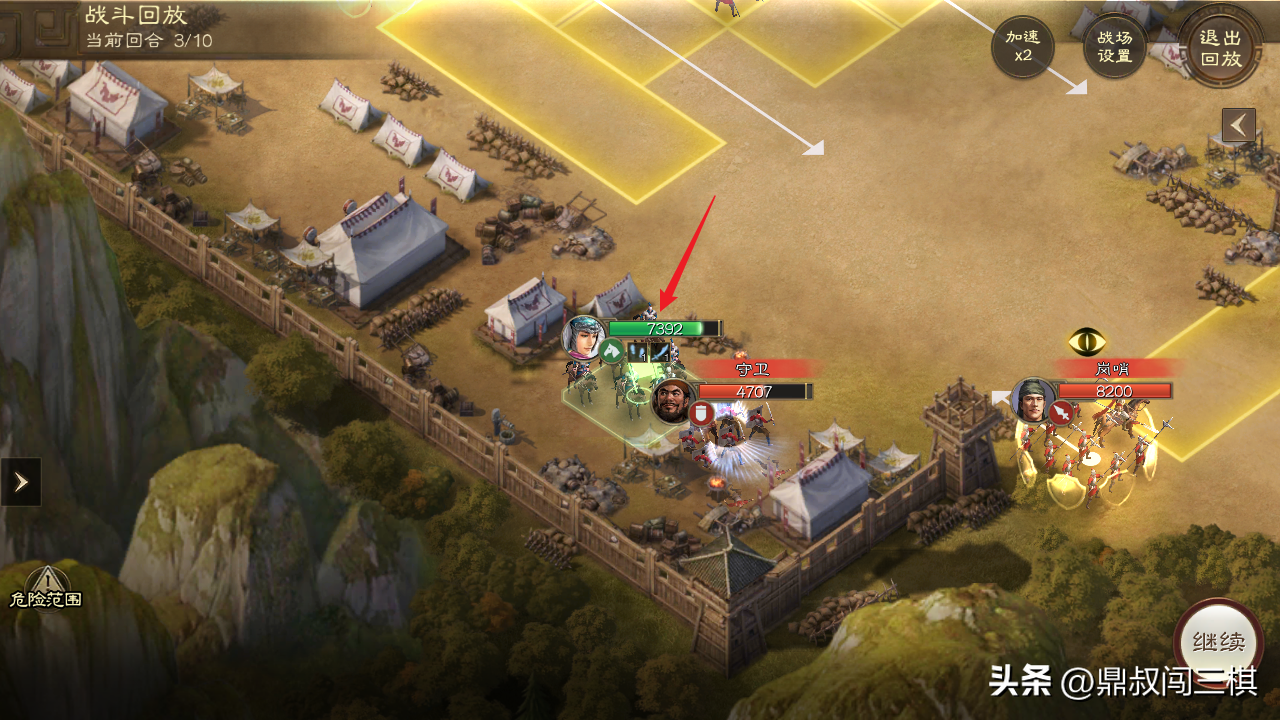
Task: Select the 岗哨 sentry unit portrait
Action: (x=1033, y=399)
